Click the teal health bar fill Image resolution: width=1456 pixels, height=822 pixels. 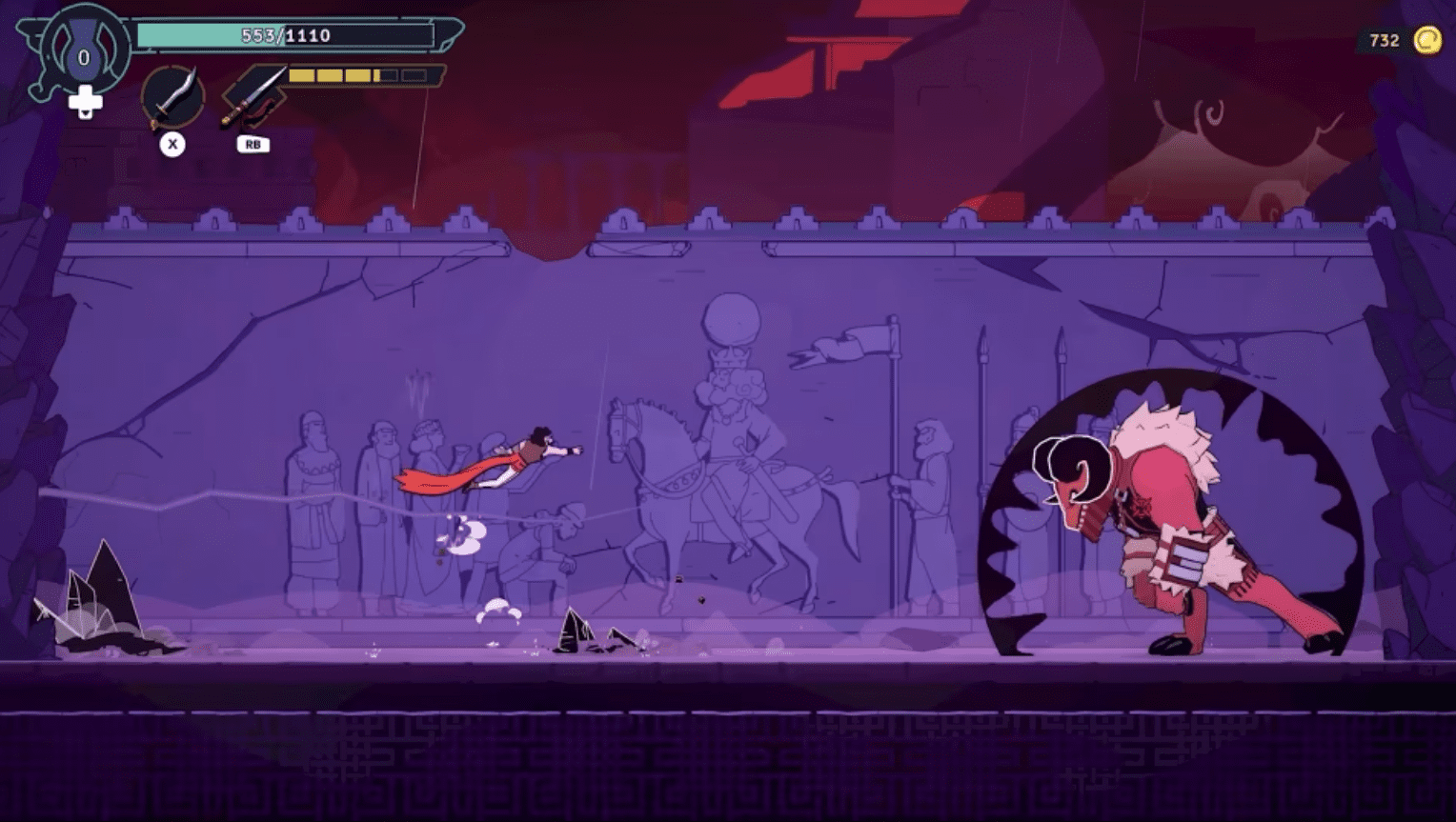(x=181, y=34)
